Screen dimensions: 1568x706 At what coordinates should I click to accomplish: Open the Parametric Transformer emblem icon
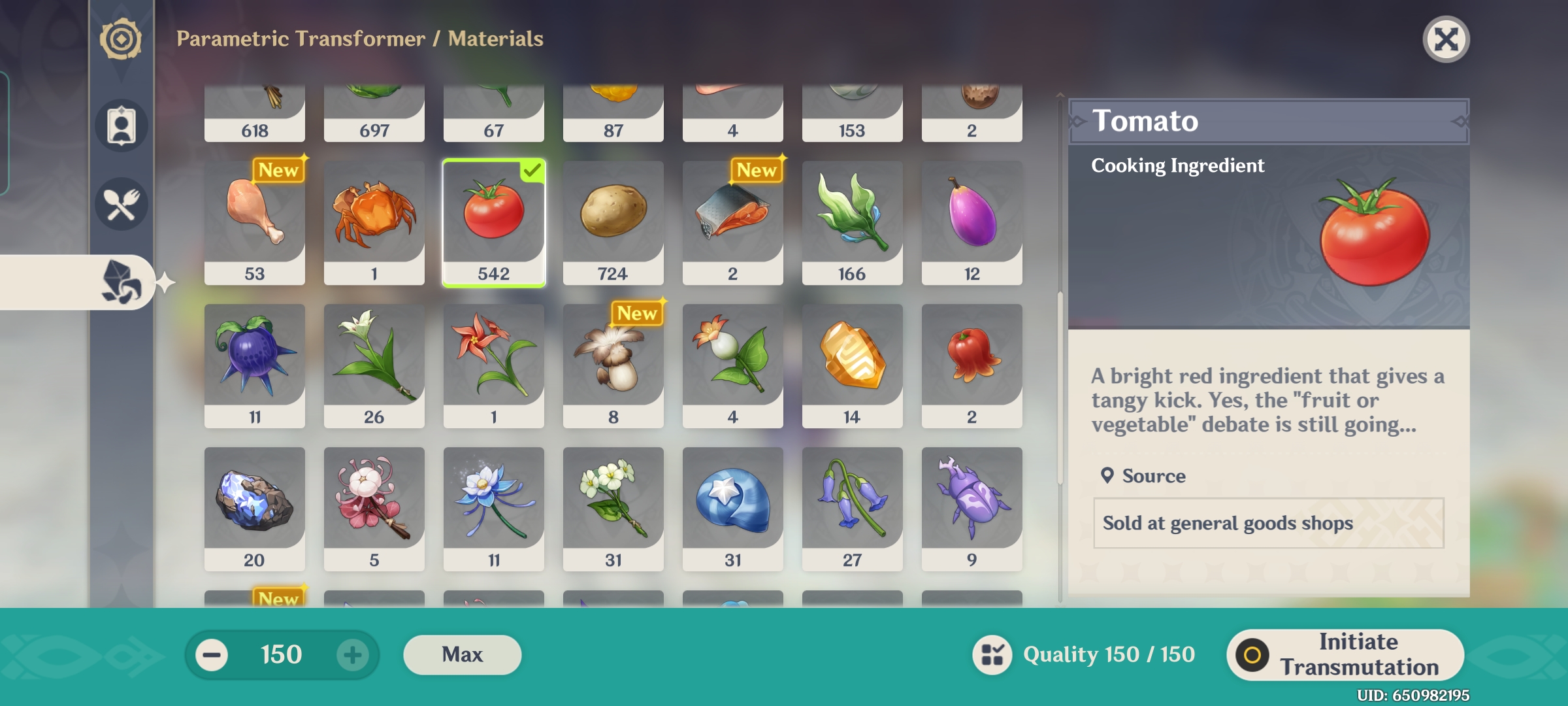(120, 41)
